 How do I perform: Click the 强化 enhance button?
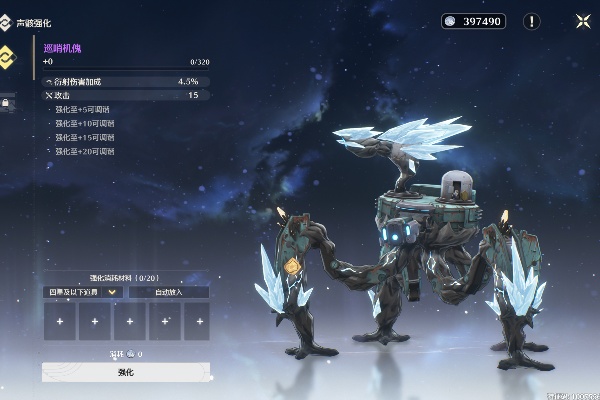125,372
